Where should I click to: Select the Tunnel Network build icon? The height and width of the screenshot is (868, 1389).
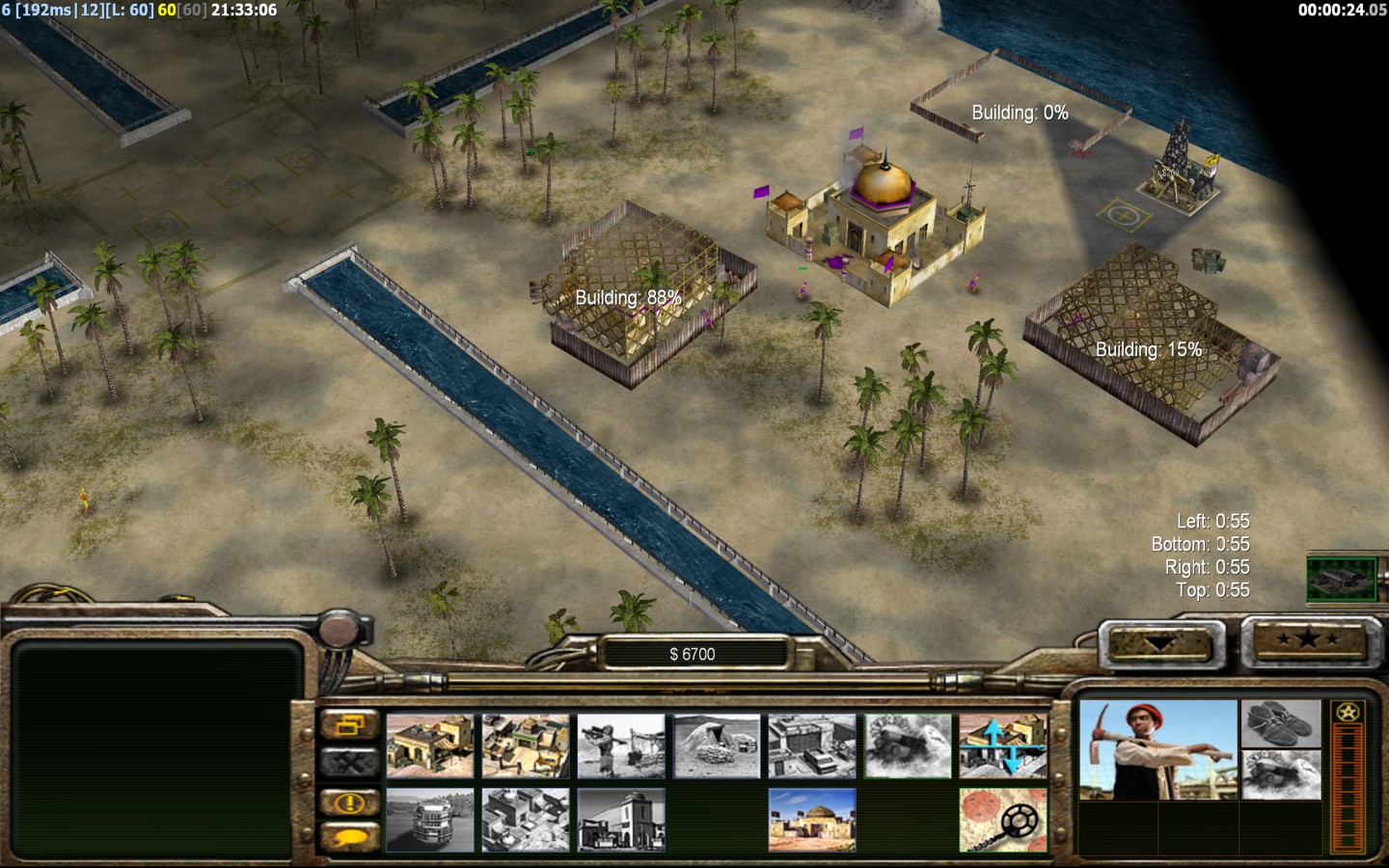pyautogui.click(x=717, y=746)
